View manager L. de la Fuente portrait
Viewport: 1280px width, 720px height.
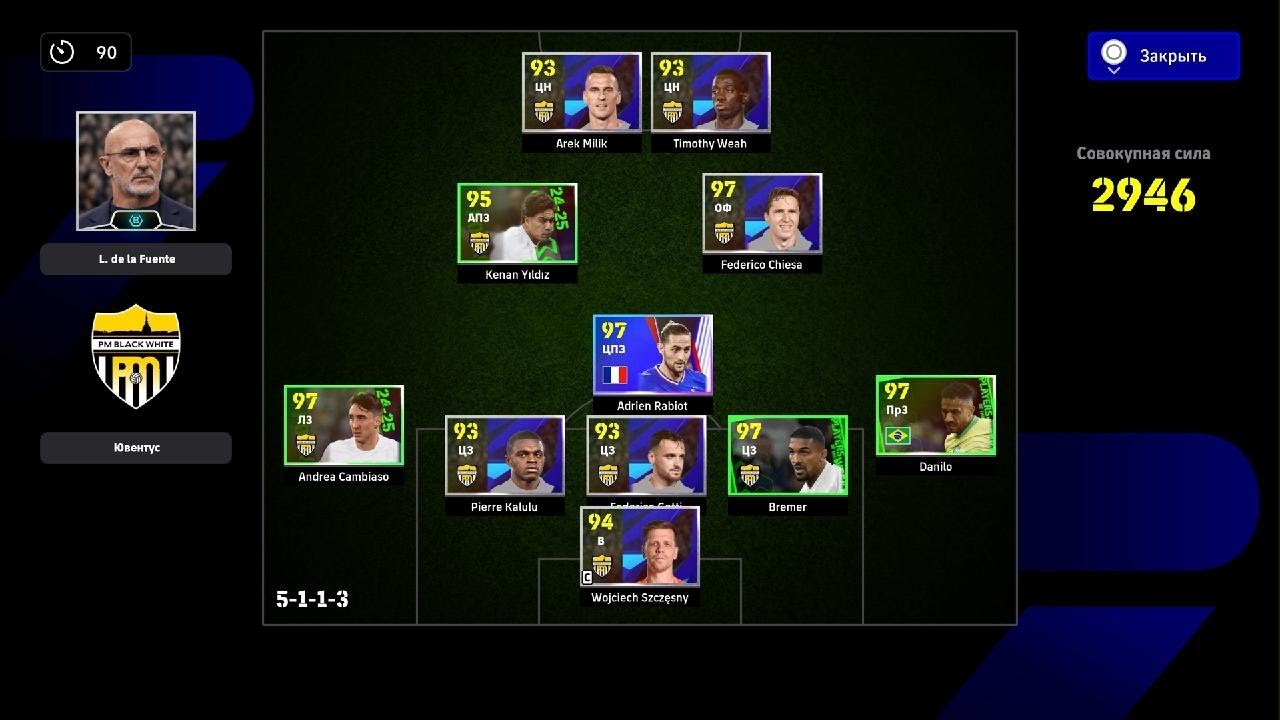point(136,171)
